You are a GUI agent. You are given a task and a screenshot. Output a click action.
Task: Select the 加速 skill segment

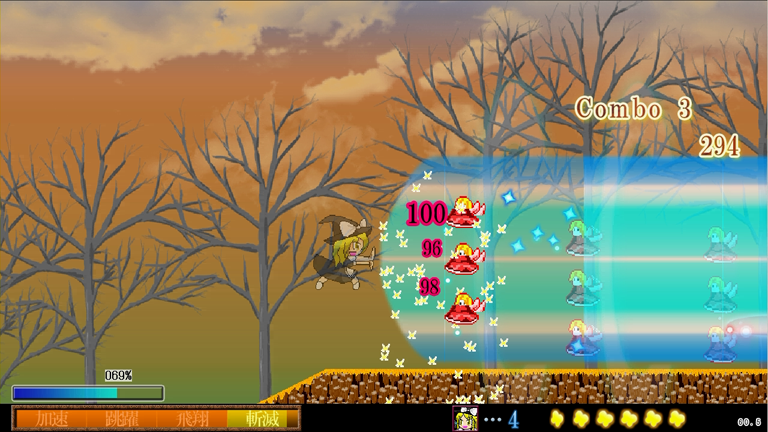tap(51, 419)
